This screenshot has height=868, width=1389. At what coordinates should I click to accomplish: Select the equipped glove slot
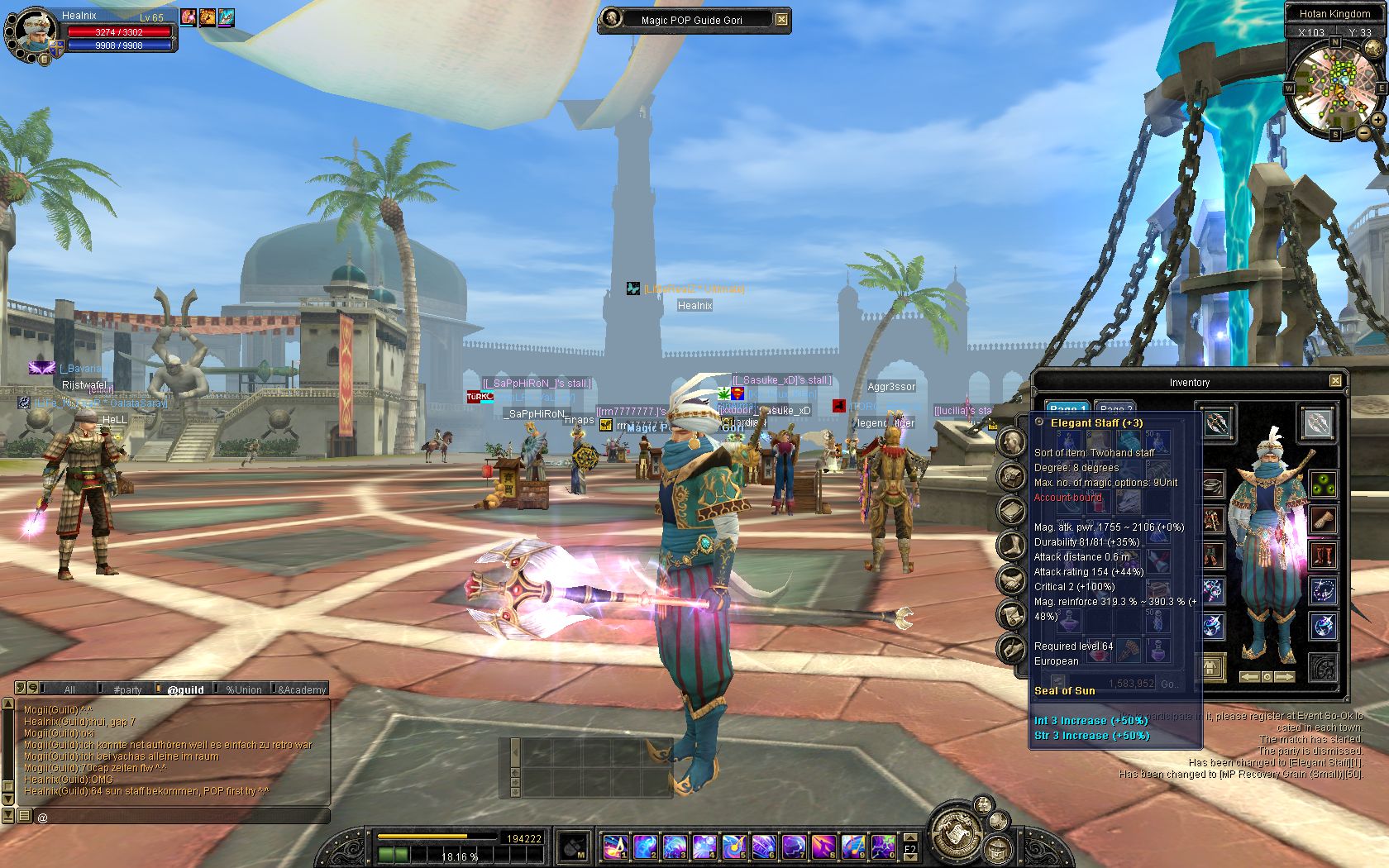pos(1323,520)
